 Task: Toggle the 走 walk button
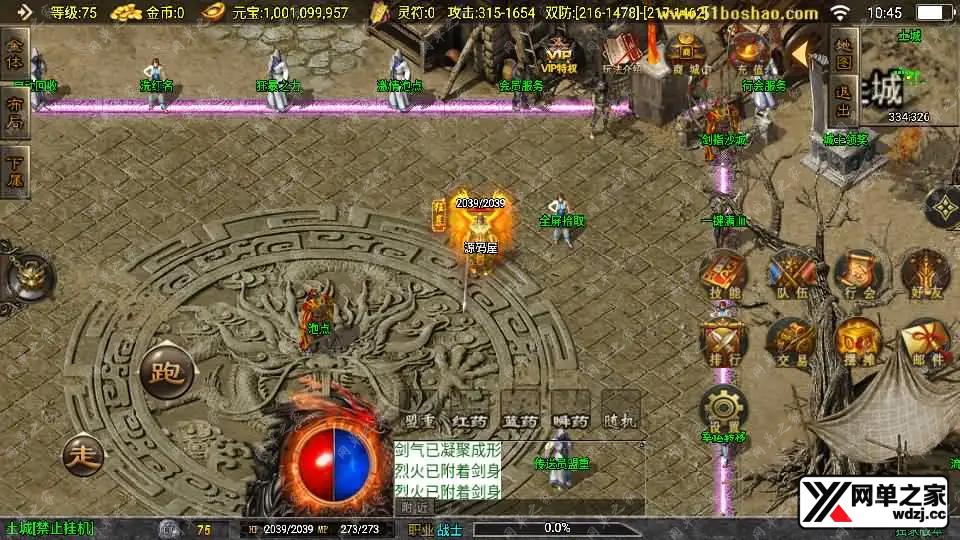(x=83, y=455)
